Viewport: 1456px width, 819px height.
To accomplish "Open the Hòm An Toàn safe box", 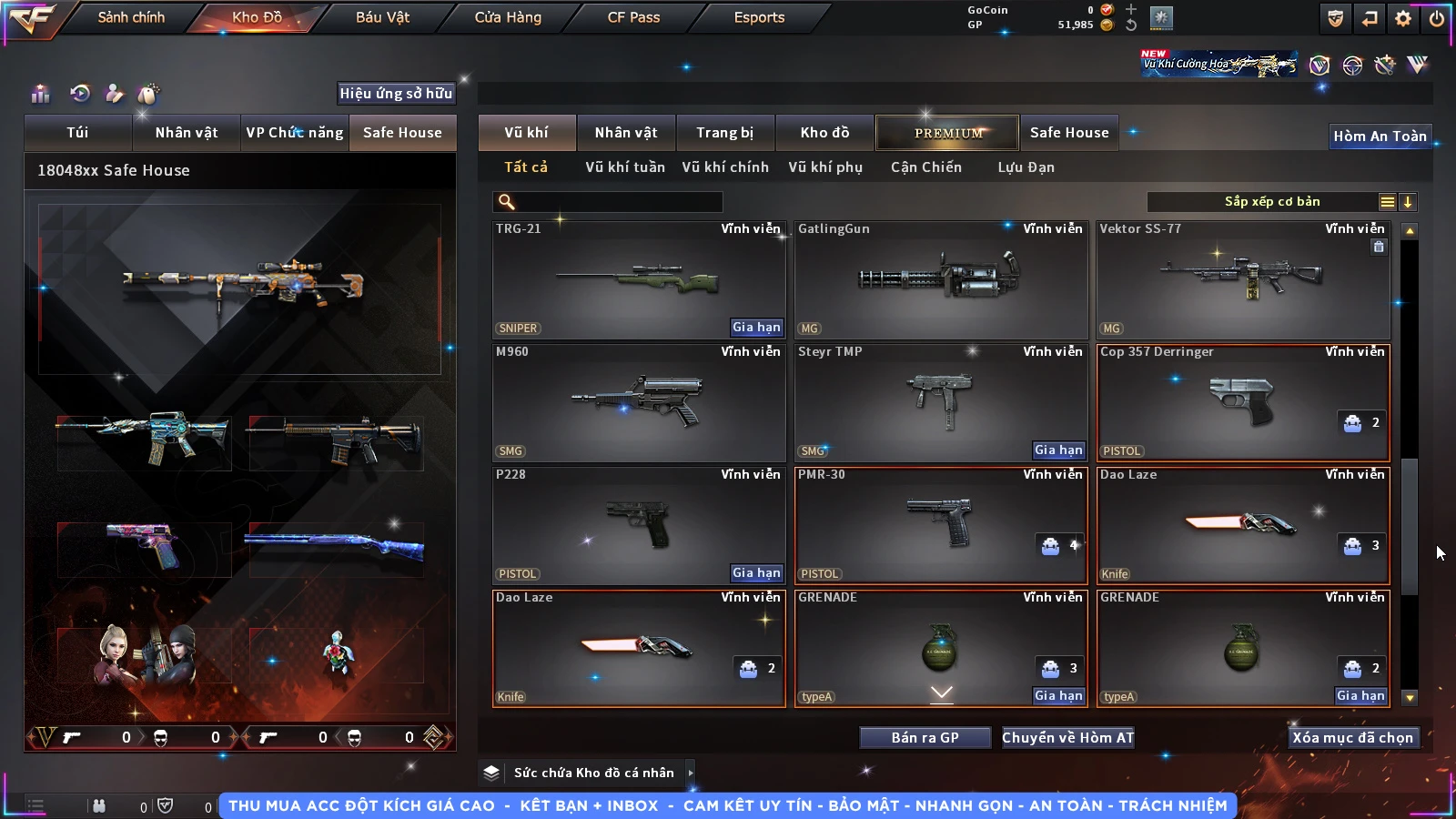I will coord(1380,136).
